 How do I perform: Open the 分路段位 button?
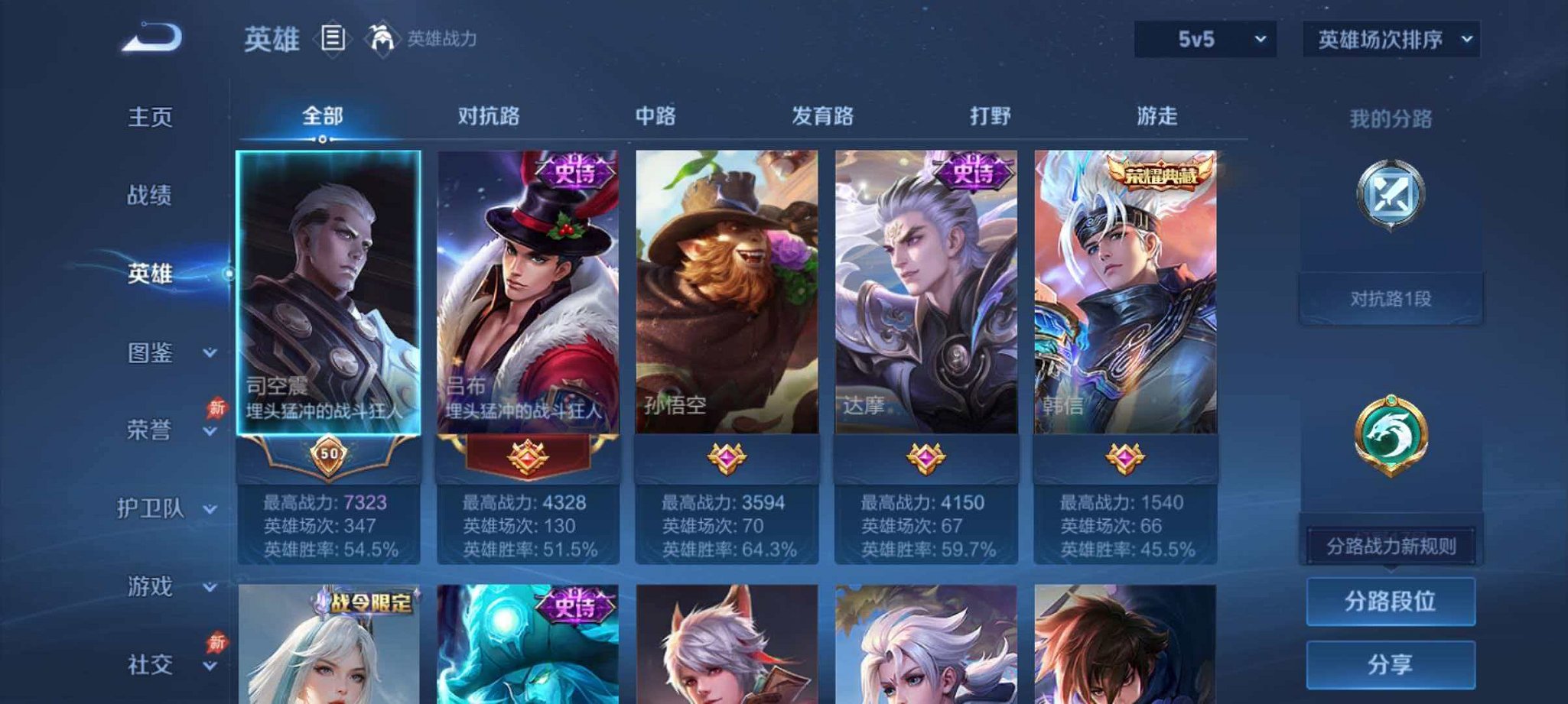[x=1390, y=601]
